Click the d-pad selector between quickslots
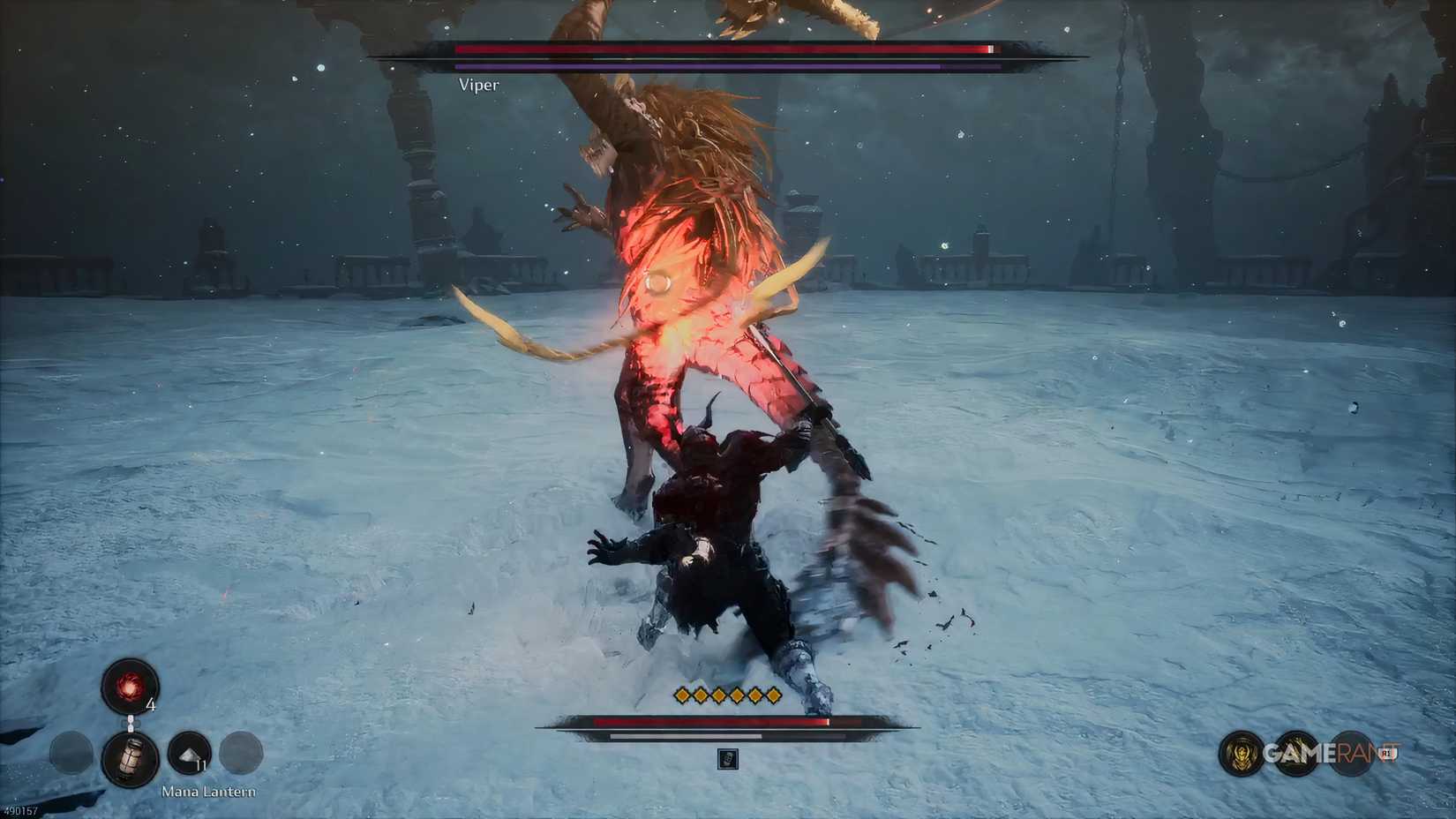 [x=130, y=722]
